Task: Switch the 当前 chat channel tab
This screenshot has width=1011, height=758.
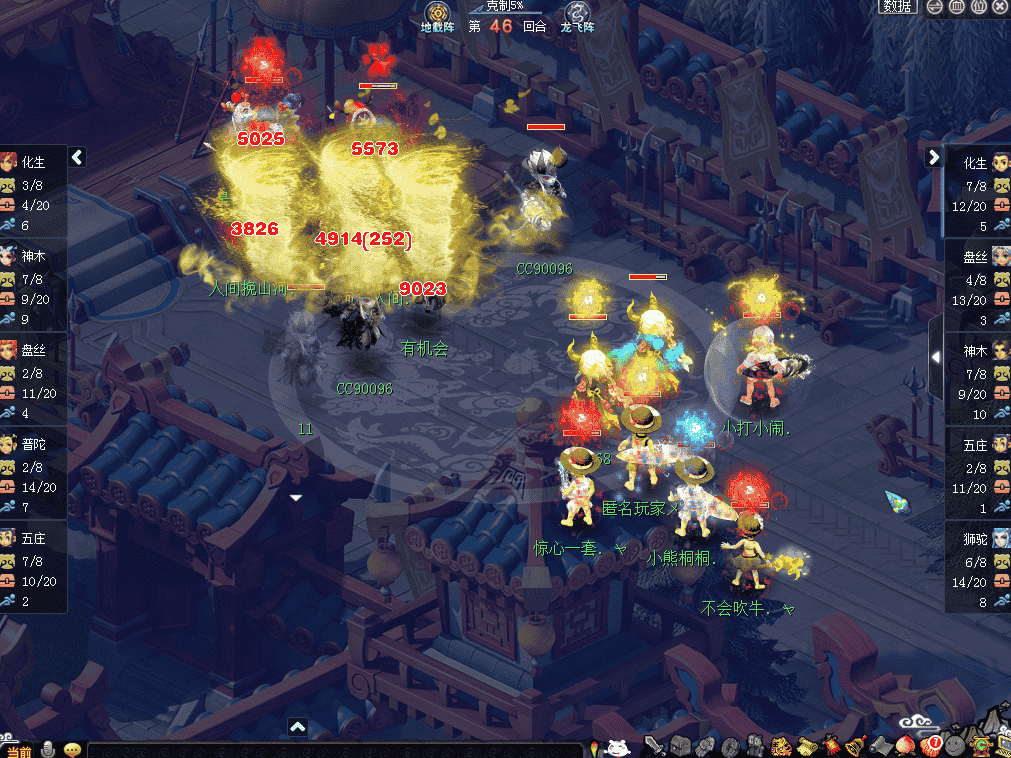Action: click(x=18, y=750)
